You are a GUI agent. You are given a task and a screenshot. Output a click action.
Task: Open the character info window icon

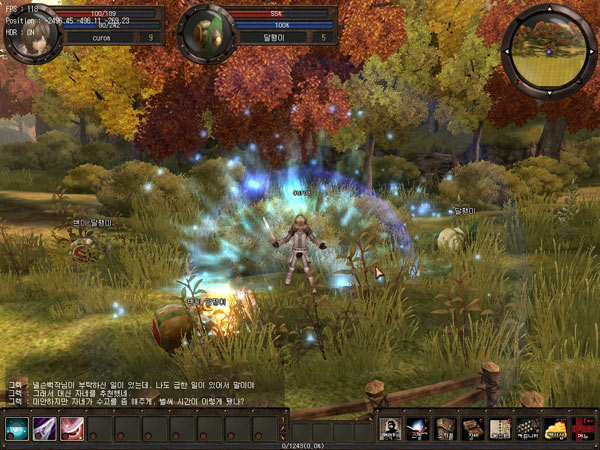pyautogui.click(x=392, y=429)
